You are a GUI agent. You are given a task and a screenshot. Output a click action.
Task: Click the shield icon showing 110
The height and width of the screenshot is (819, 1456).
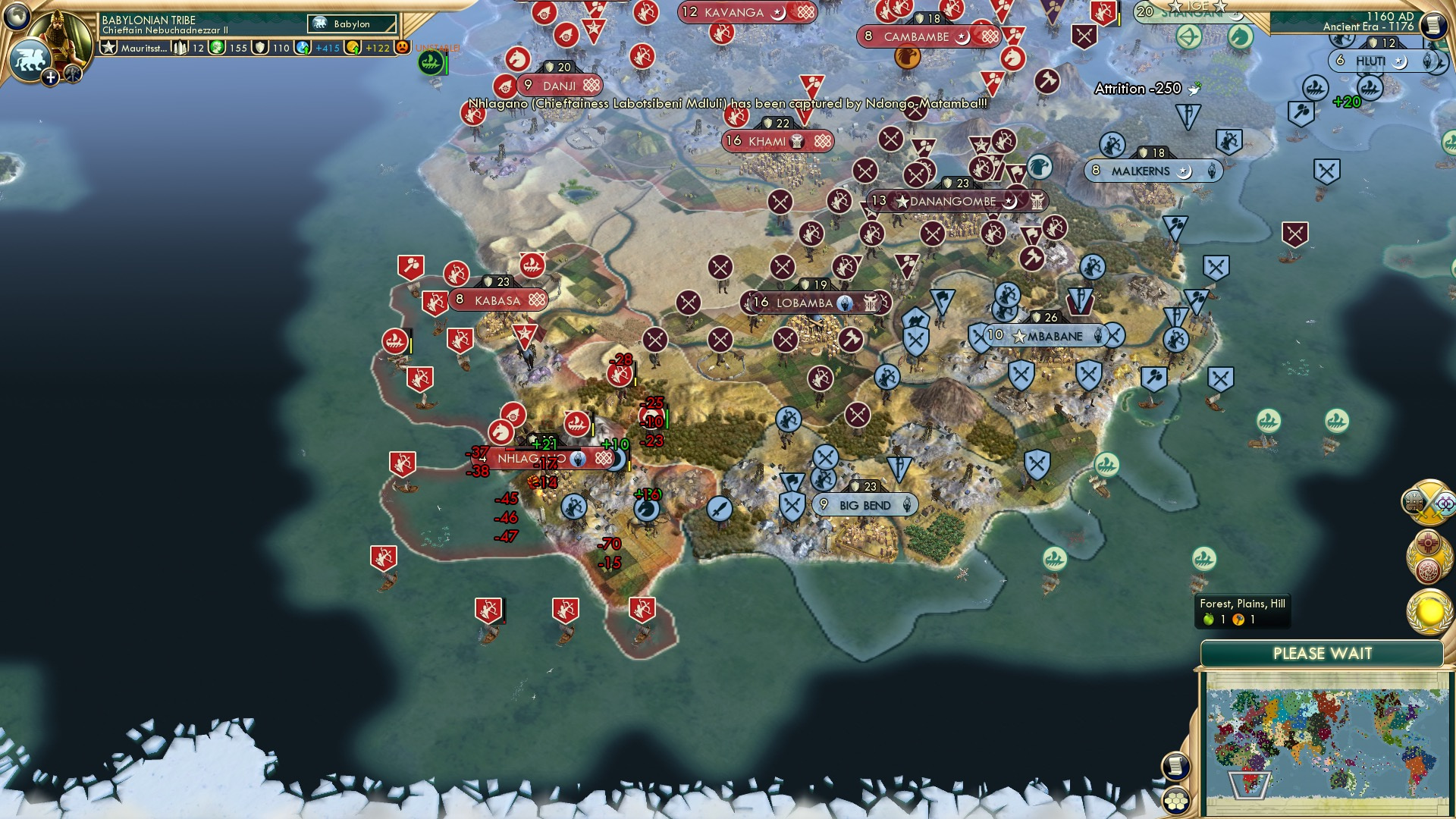260,47
